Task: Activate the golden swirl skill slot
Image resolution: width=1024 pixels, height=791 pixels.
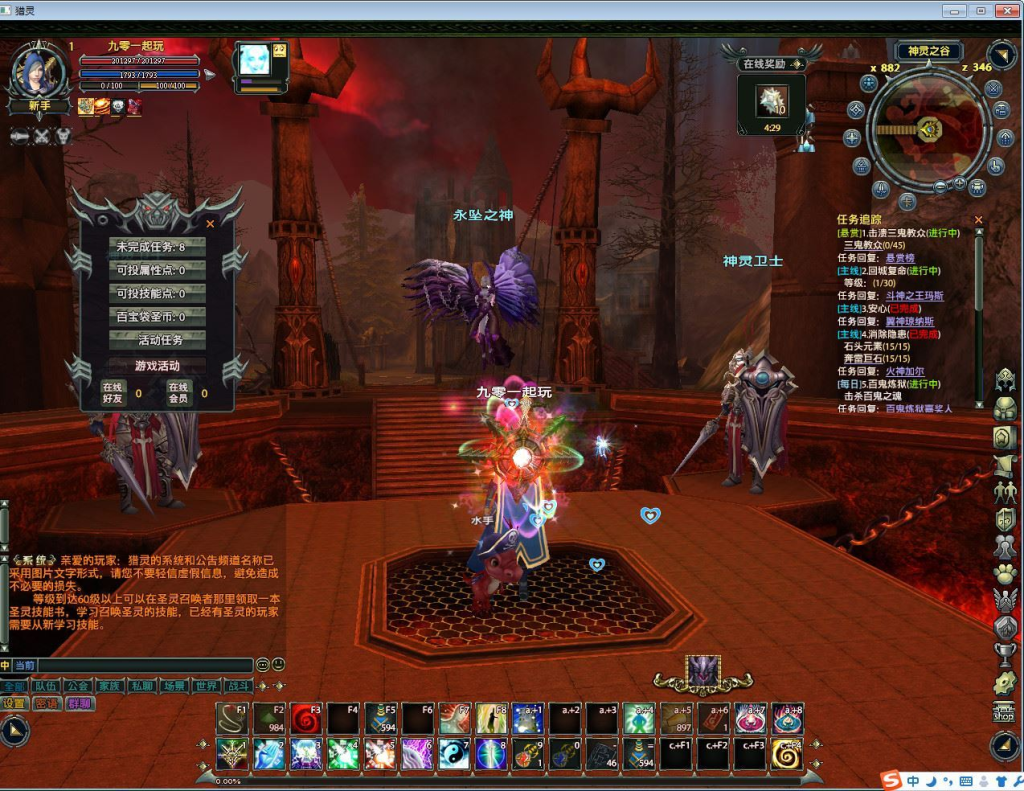Action: pos(787,753)
